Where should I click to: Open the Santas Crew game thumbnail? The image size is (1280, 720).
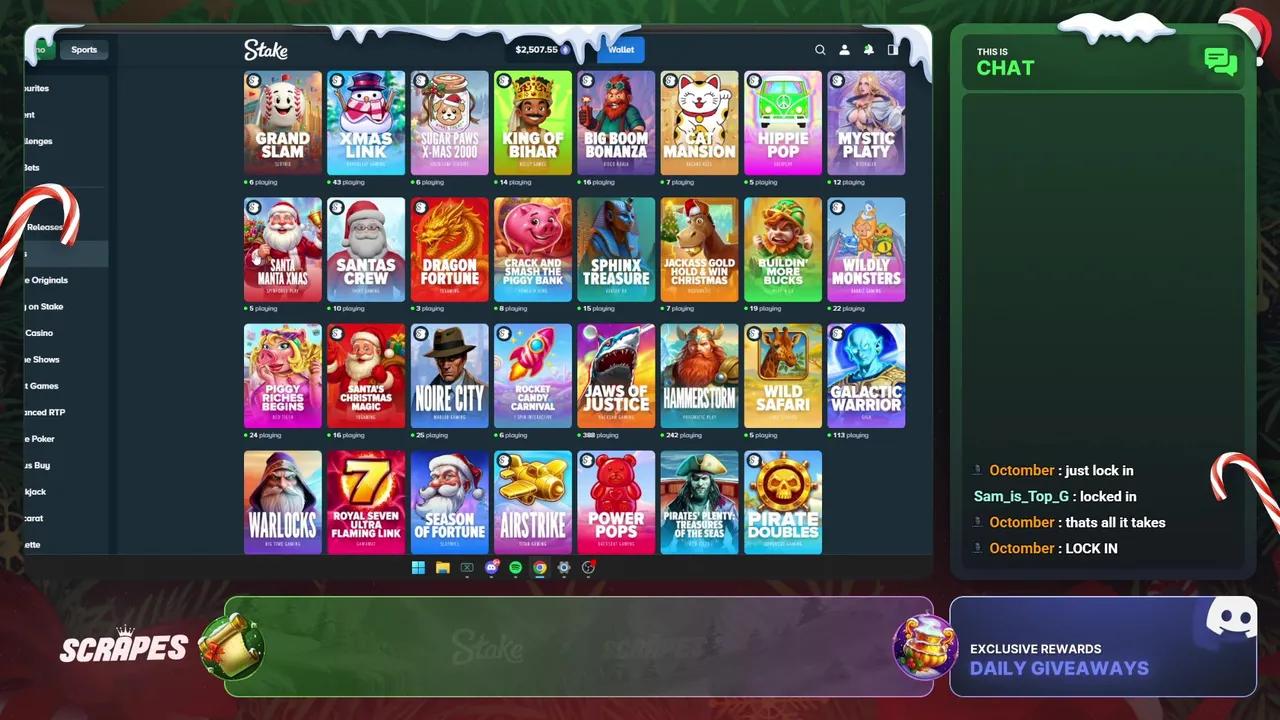point(366,248)
